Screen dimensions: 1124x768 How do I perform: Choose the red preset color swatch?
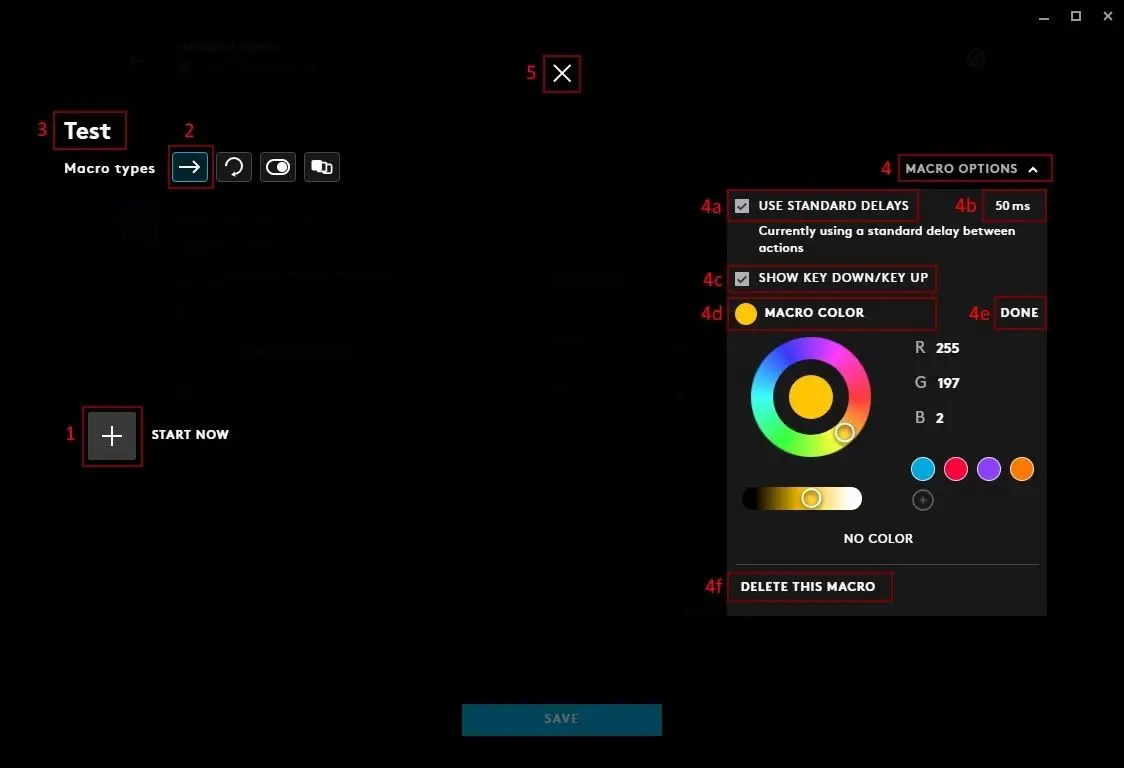click(x=956, y=469)
